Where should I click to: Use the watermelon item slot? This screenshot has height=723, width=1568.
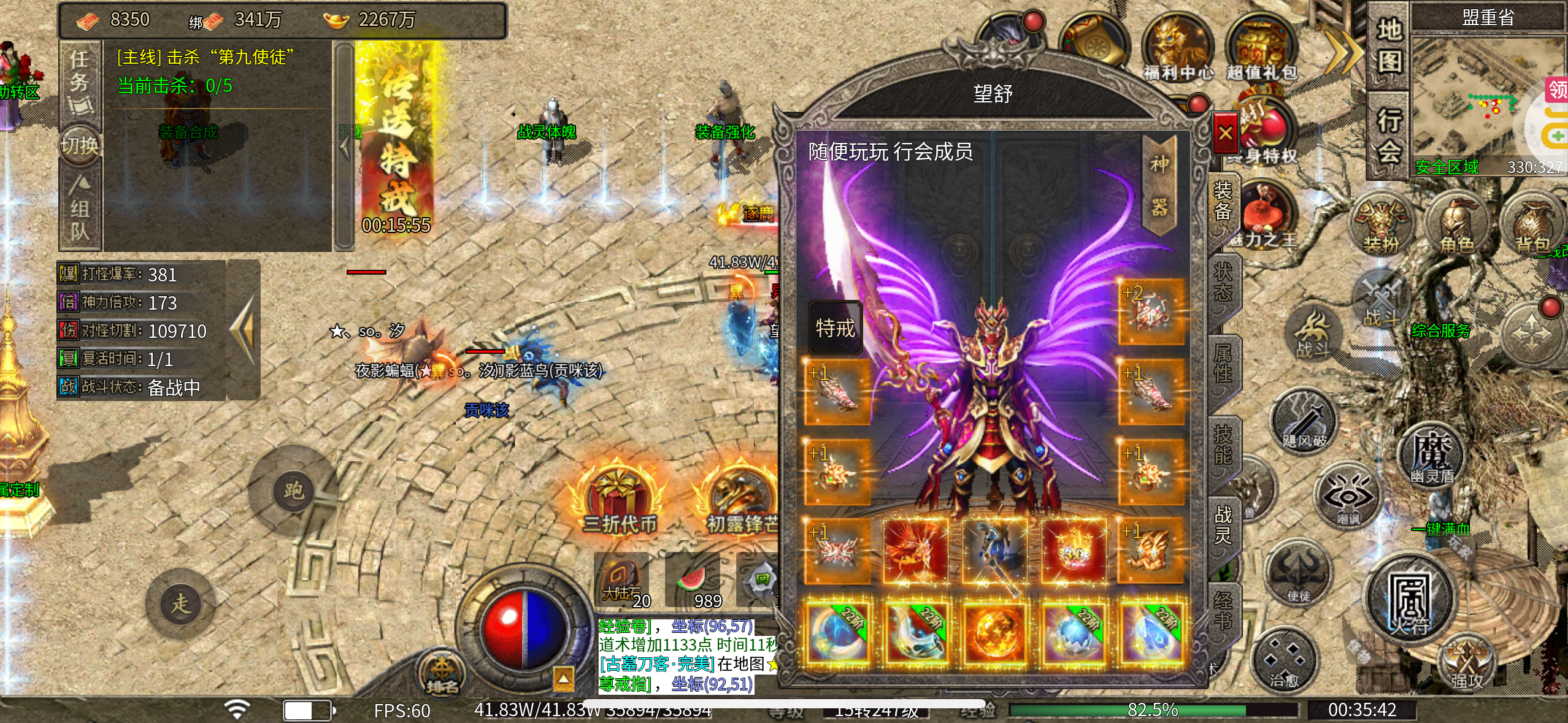[x=694, y=581]
